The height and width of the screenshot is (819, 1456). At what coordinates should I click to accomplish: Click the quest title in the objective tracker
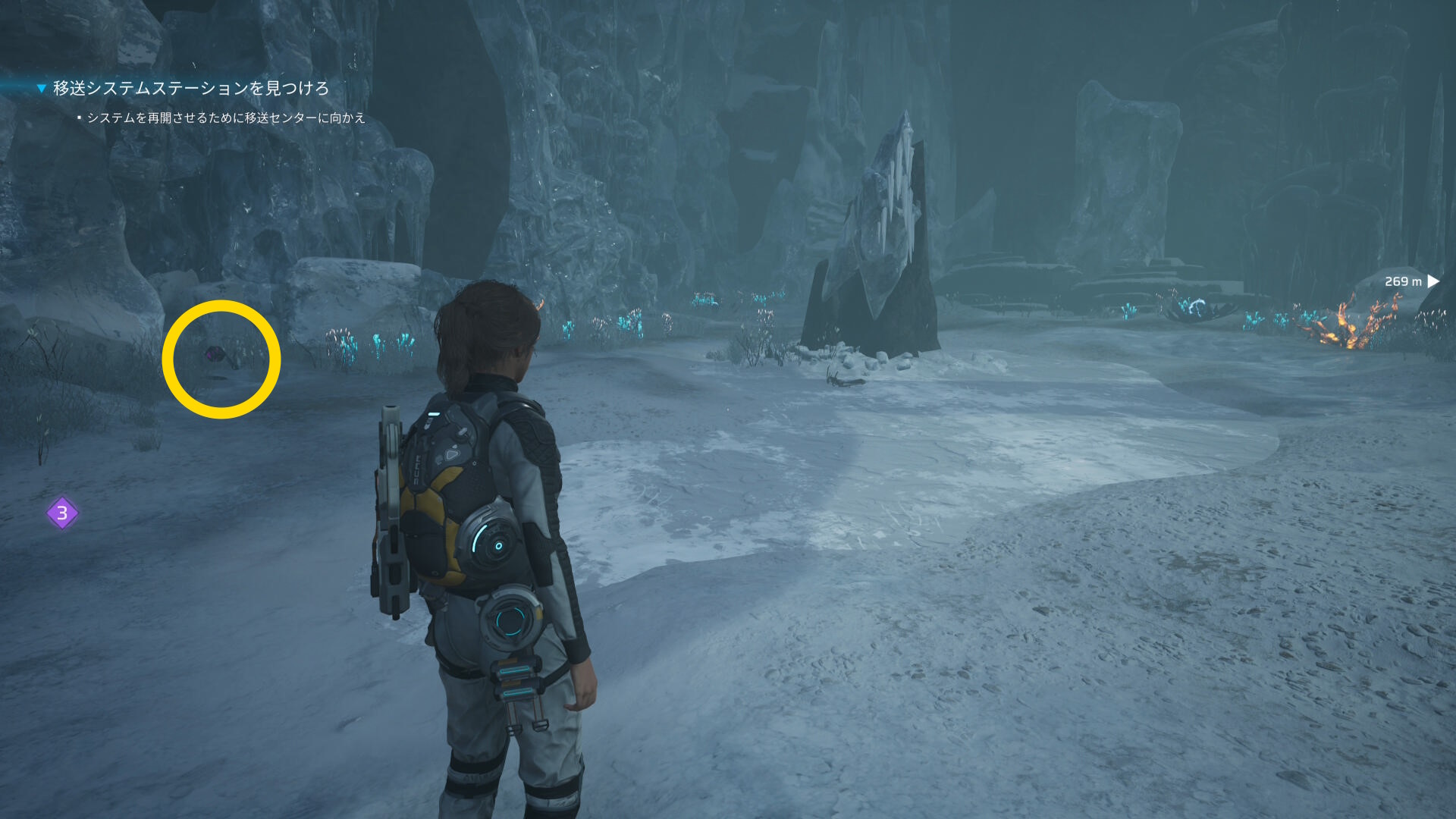point(190,89)
